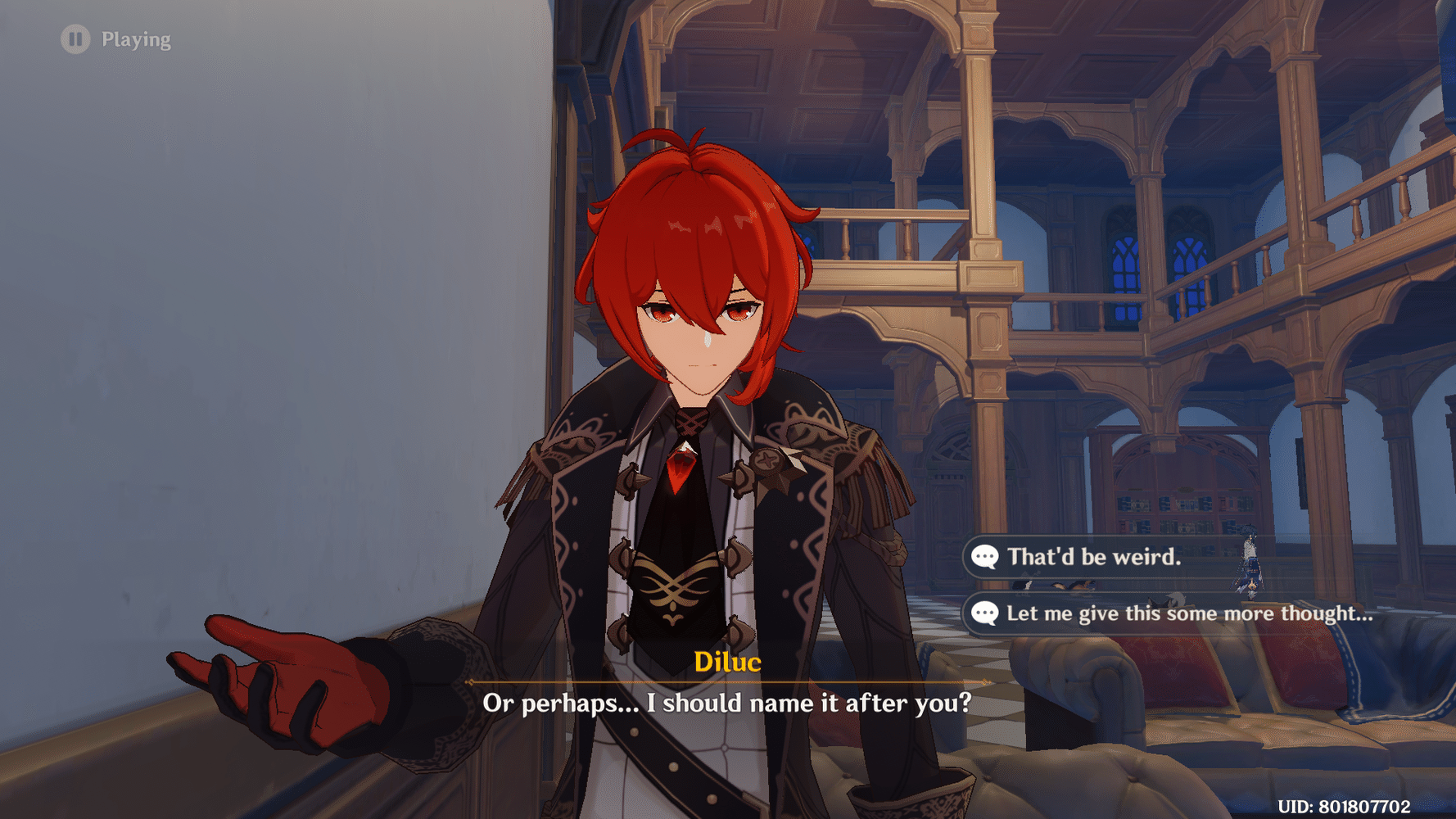
Task: Select "Let me give this some more thought..." option
Action: click(x=1187, y=613)
